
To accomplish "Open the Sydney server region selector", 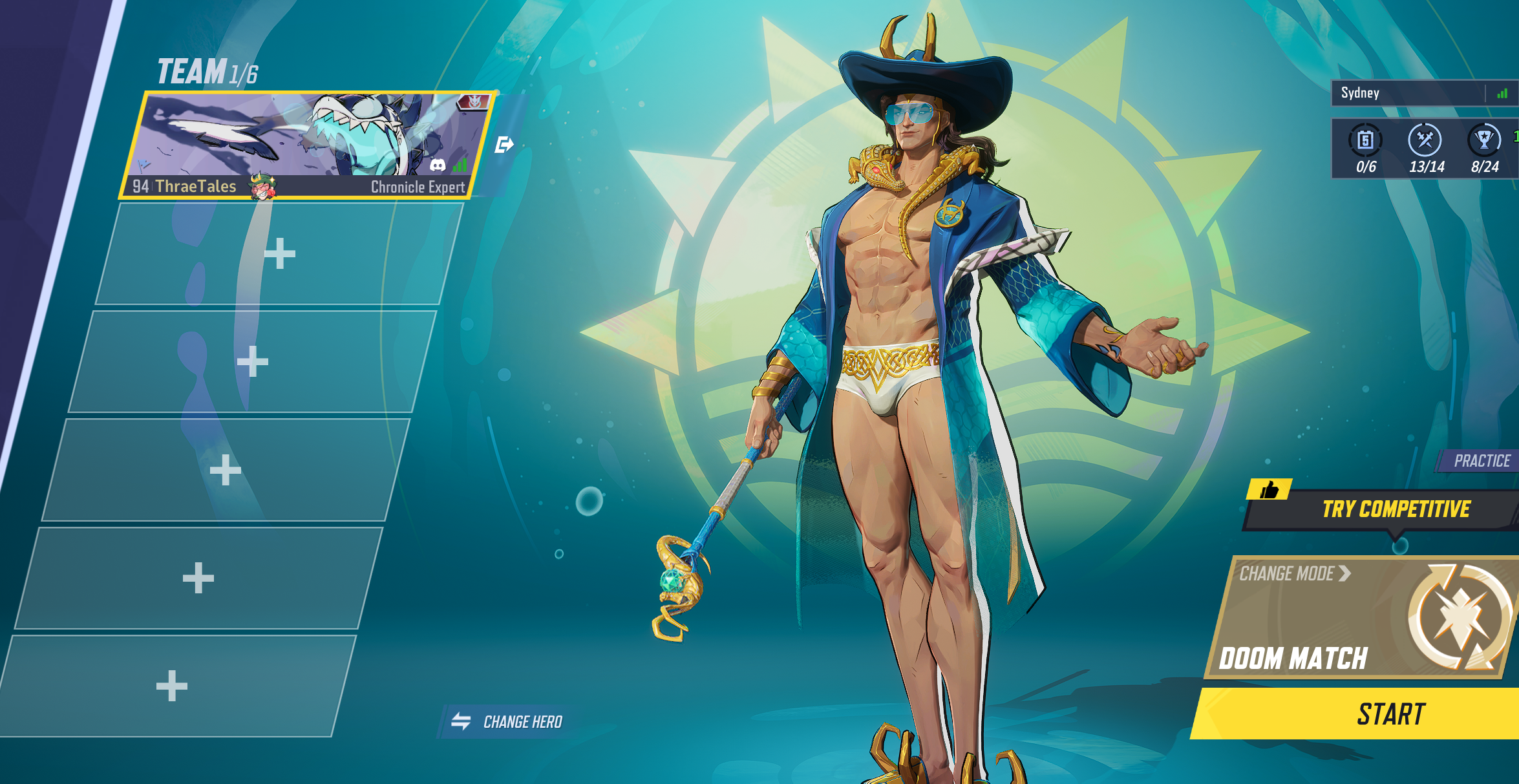I will [1416, 93].
